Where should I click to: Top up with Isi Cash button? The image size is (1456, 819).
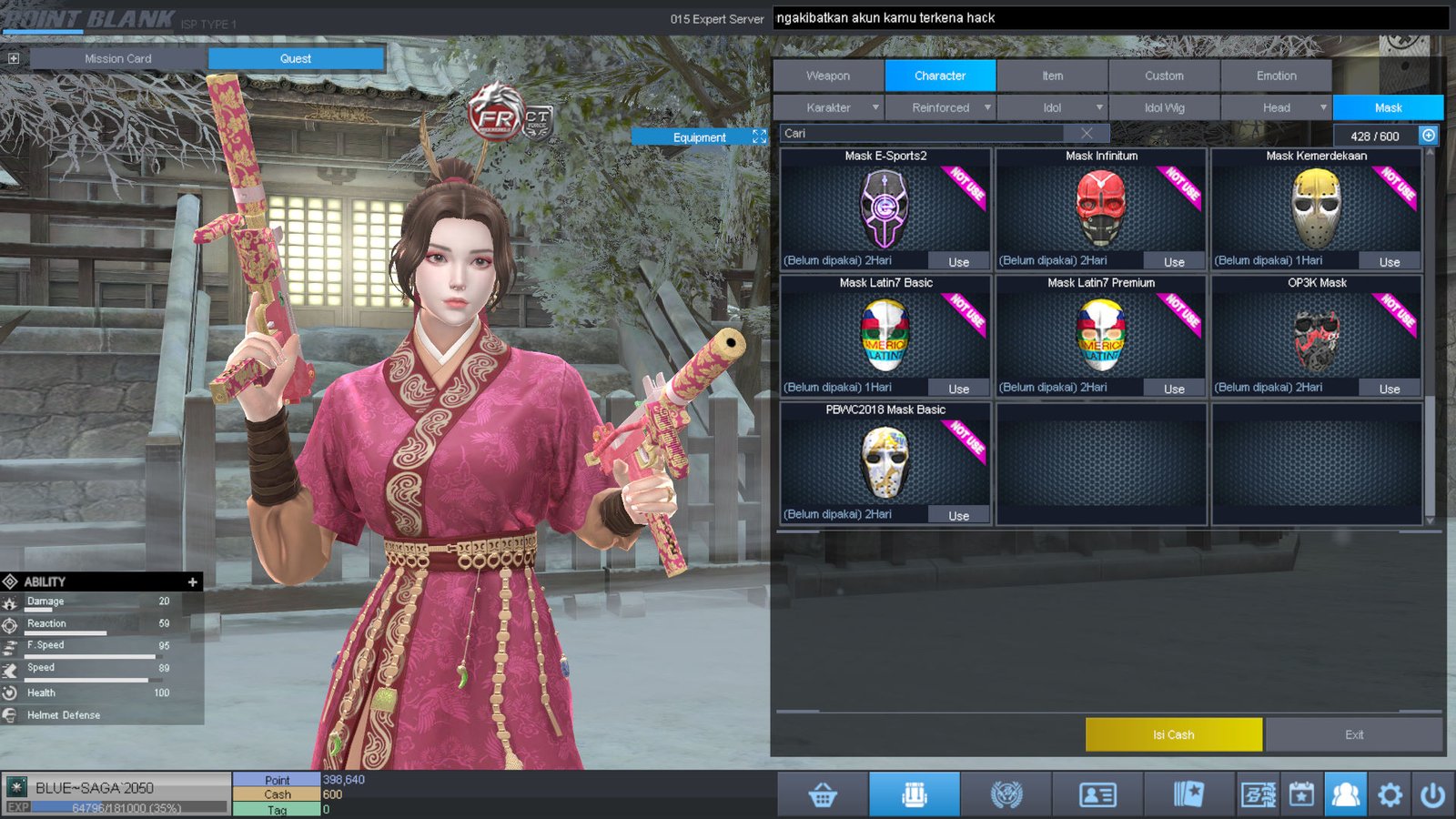click(x=1173, y=734)
